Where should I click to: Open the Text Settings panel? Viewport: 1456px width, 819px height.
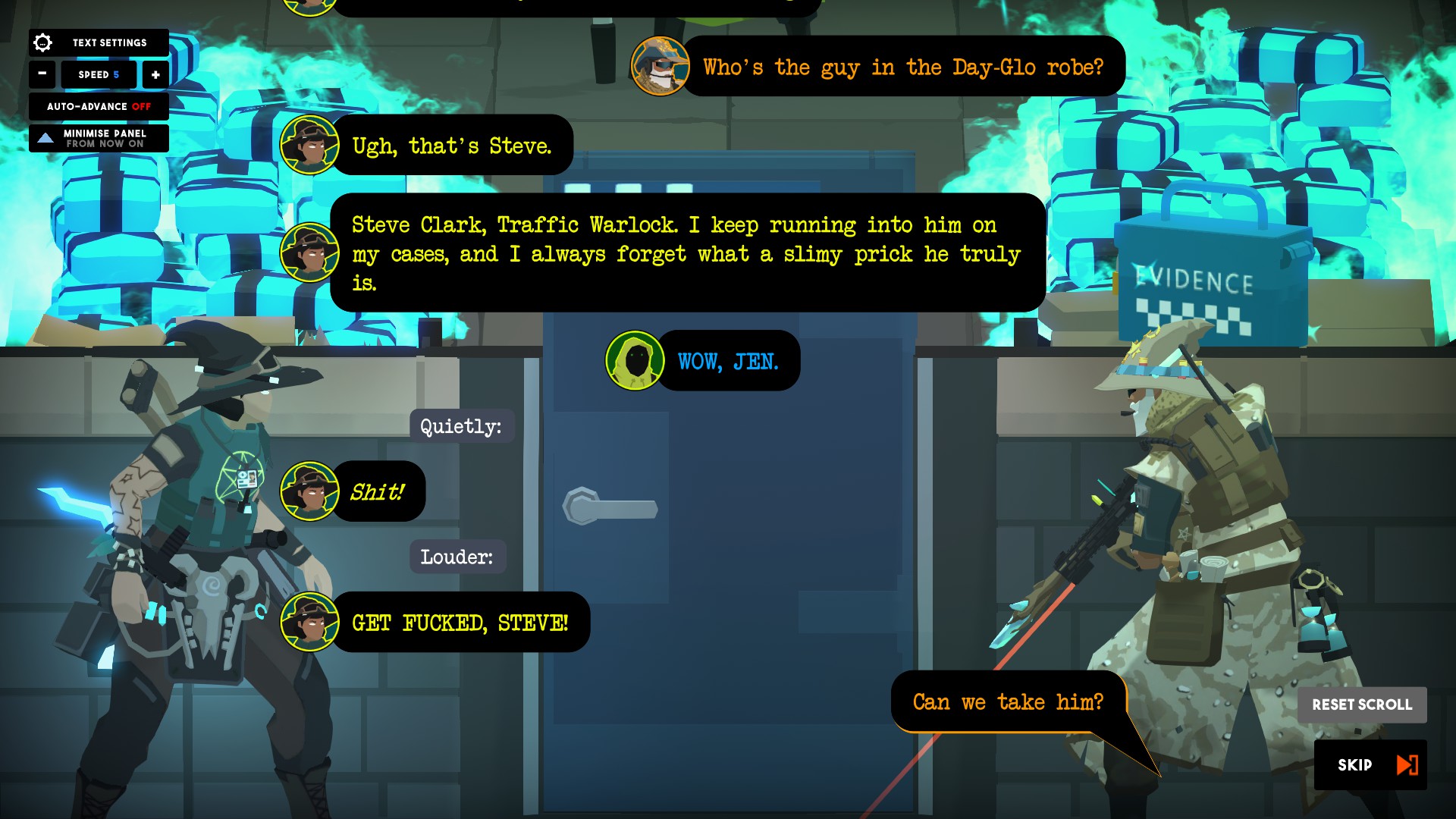tap(99, 42)
